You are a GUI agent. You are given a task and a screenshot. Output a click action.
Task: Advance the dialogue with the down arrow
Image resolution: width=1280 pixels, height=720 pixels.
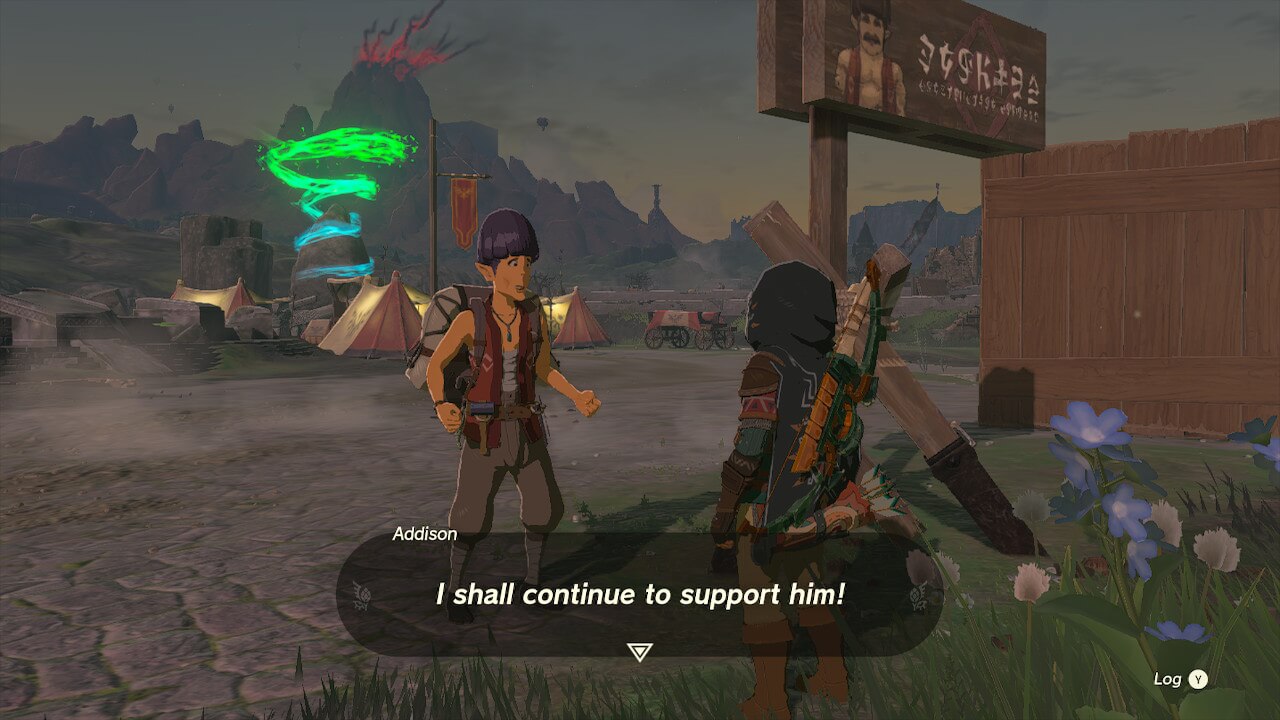(x=639, y=652)
